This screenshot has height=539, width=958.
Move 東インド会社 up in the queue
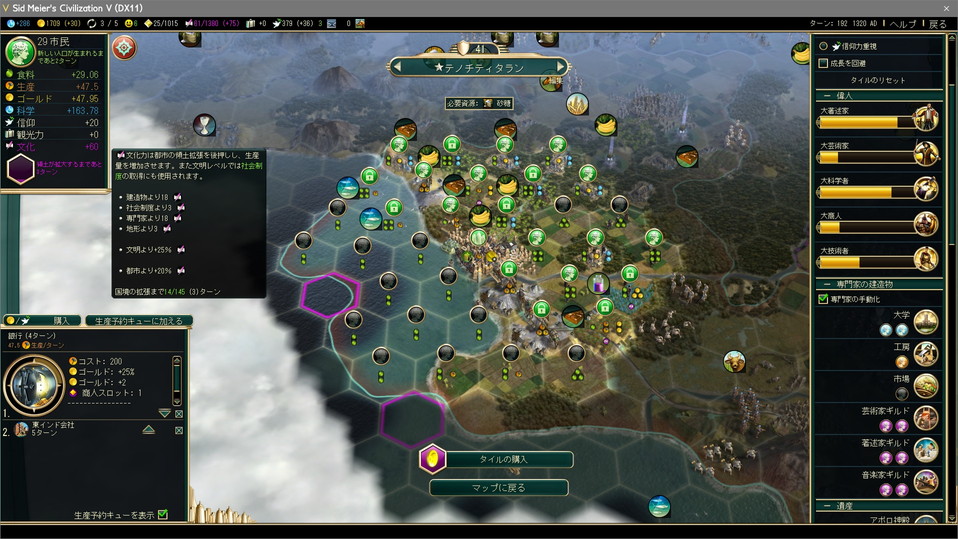point(148,429)
